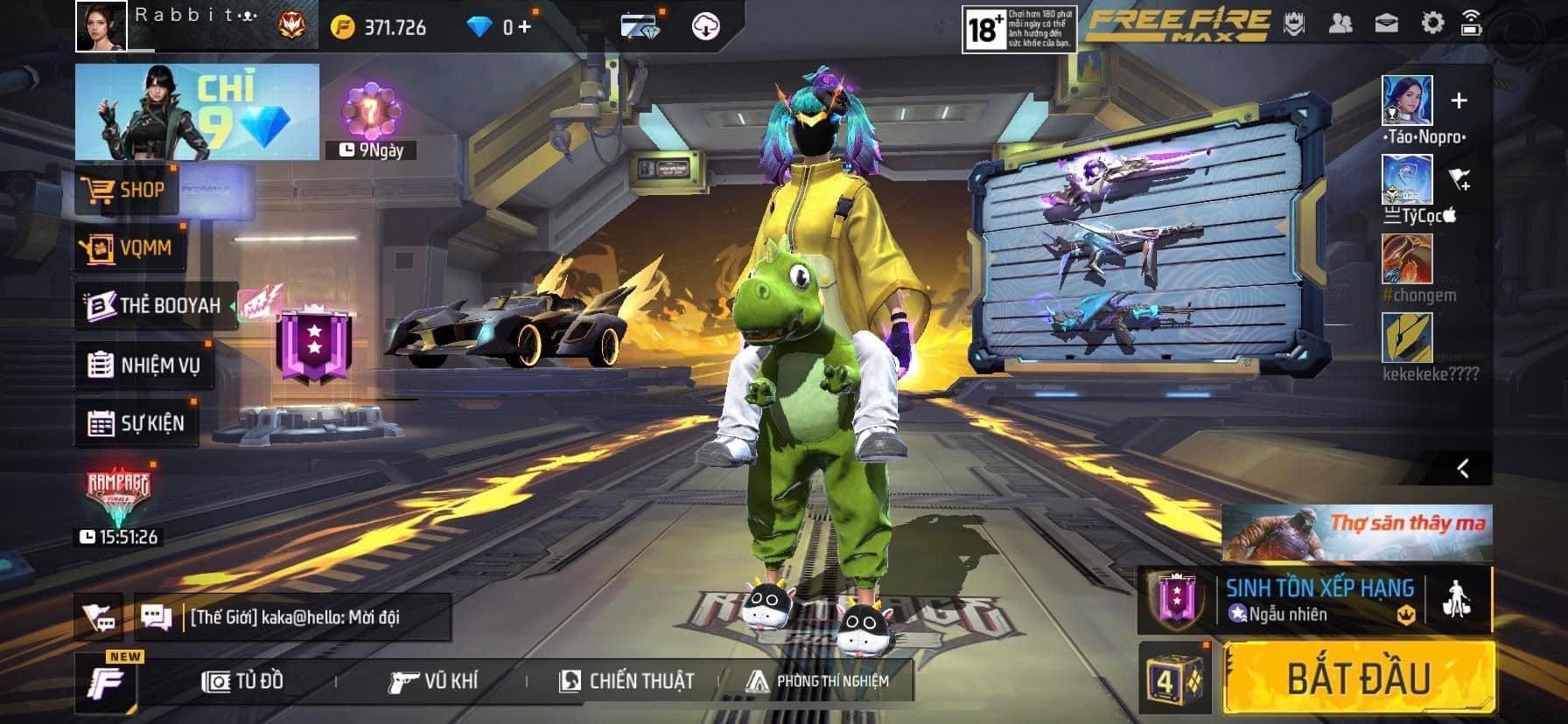The width and height of the screenshot is (1568, 724).
Task: Open the VQMM lucky wheel
Action: 128,248
